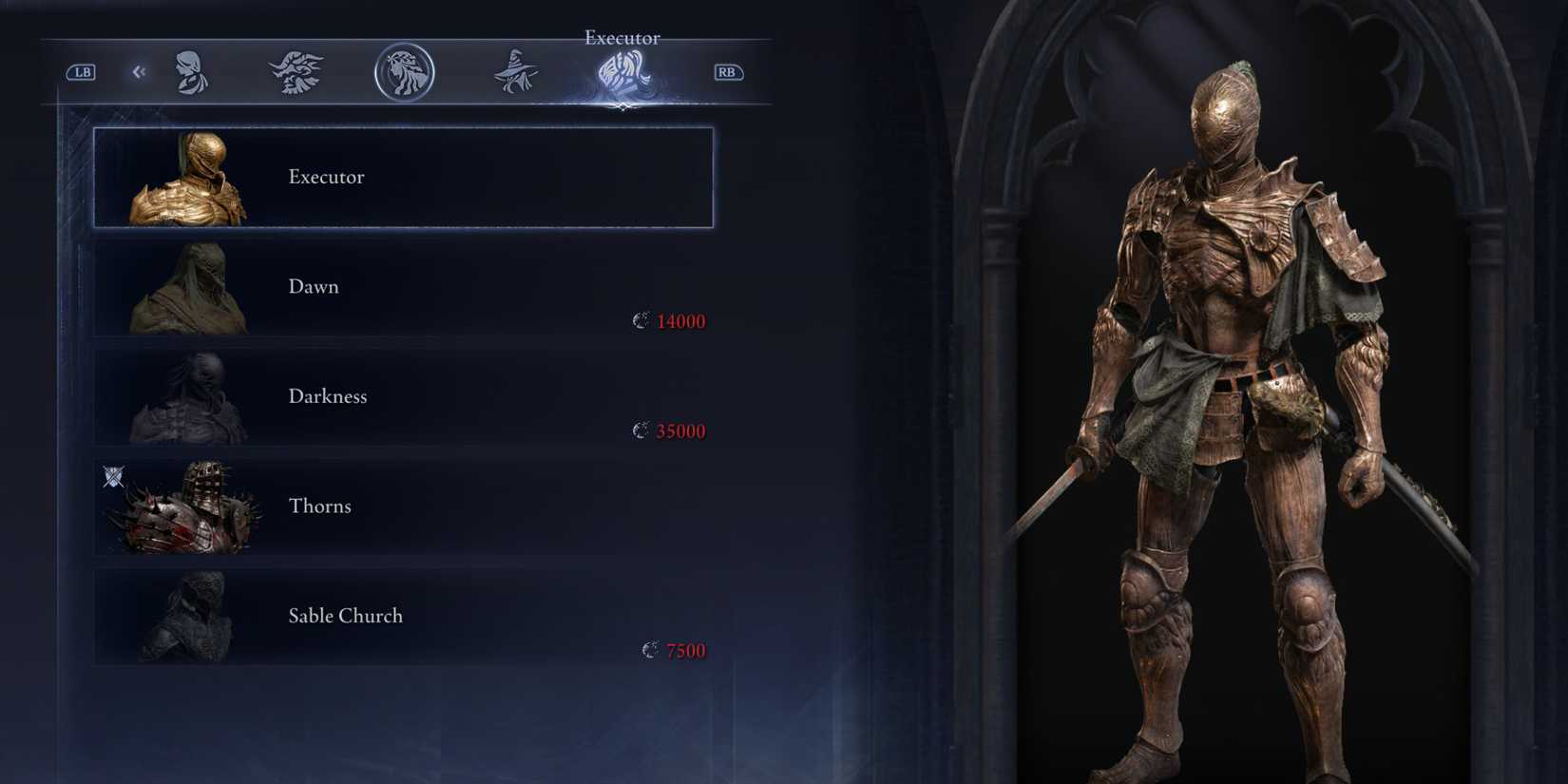Click the double-left chevron back arrow
Viewport: 1568px width, 784px height.
coord(139,71)
